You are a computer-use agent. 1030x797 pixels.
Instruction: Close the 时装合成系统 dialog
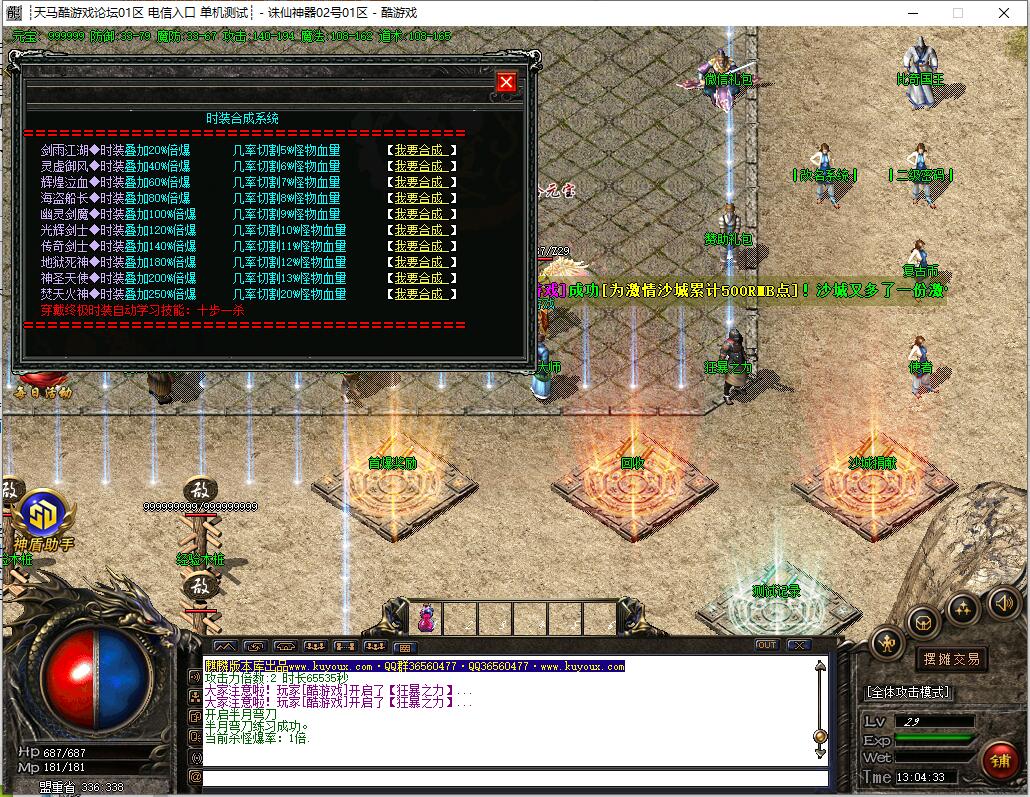click(506, 82)
